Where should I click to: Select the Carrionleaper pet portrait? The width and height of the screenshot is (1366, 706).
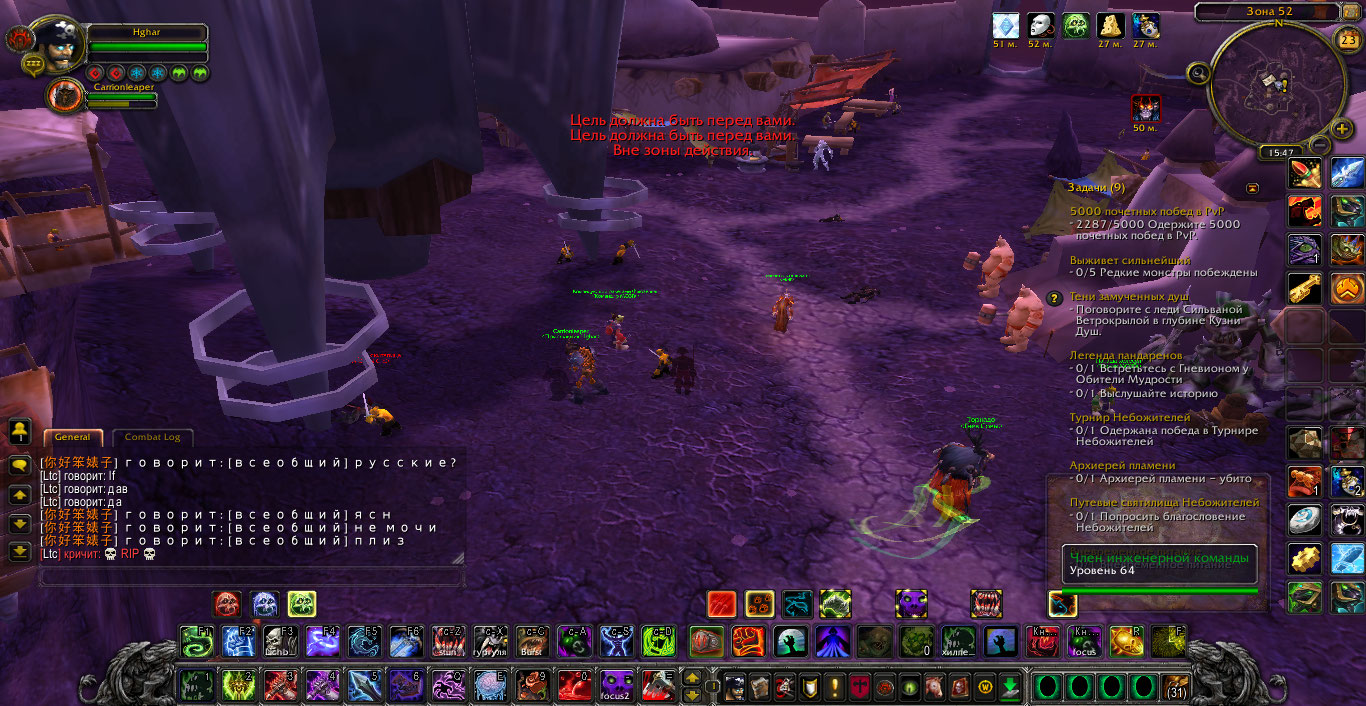click(65, 96)
